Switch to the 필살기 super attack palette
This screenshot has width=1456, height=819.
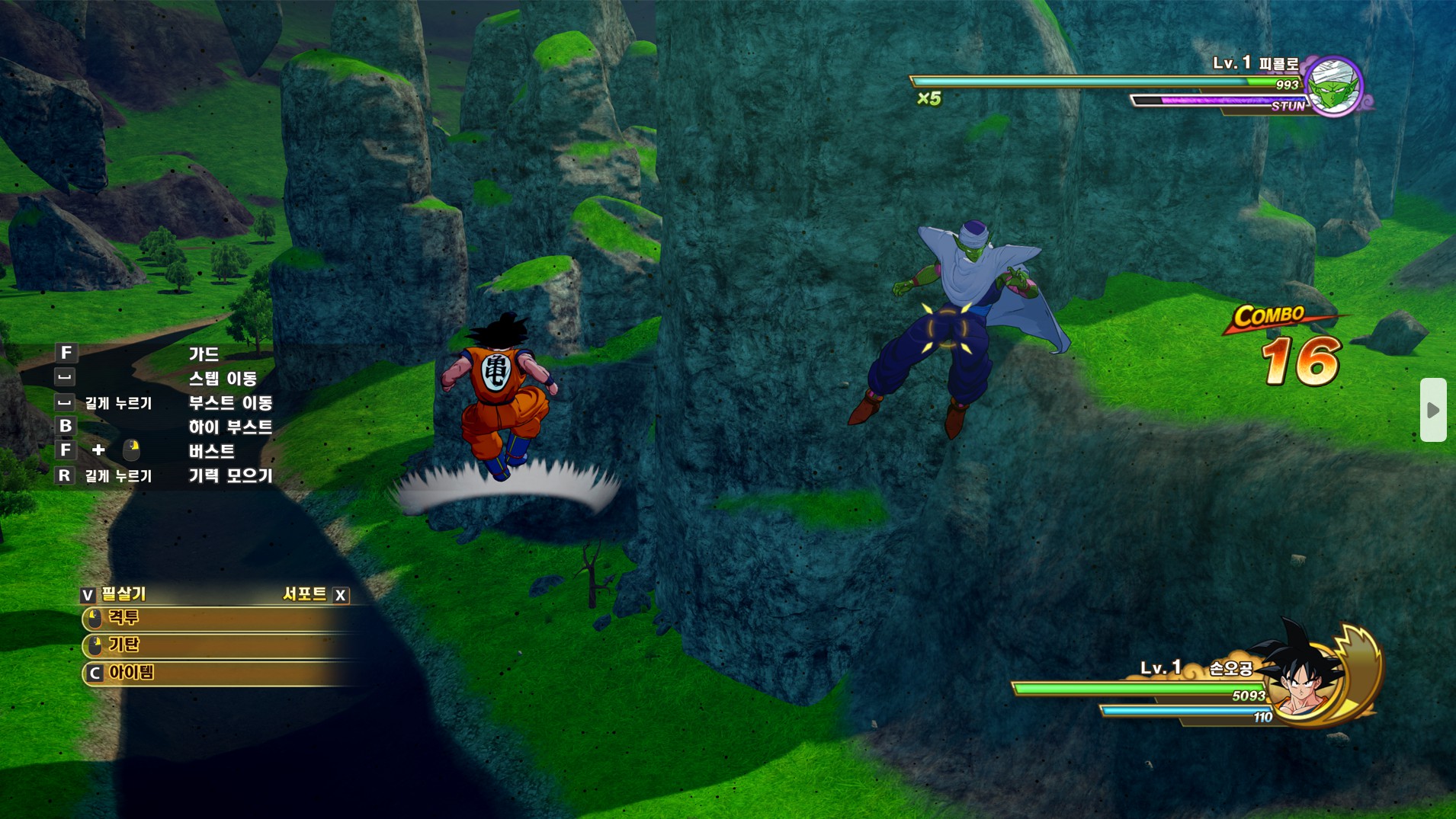(114, 594)
